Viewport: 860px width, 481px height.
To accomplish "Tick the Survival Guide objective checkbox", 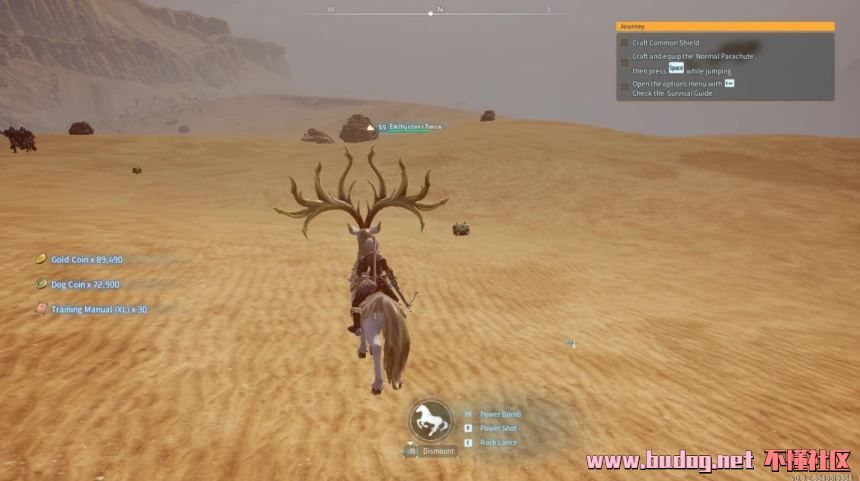I will 624,87.
